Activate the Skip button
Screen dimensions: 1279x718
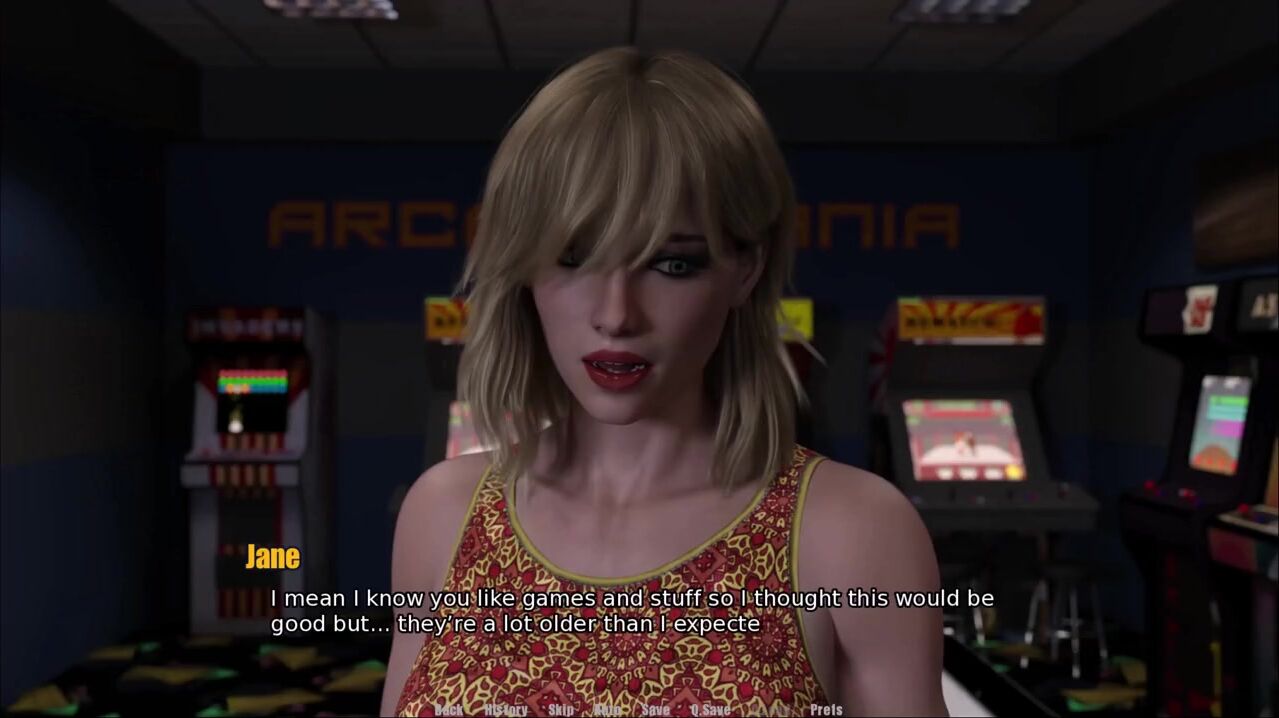[x=561, y=709]
